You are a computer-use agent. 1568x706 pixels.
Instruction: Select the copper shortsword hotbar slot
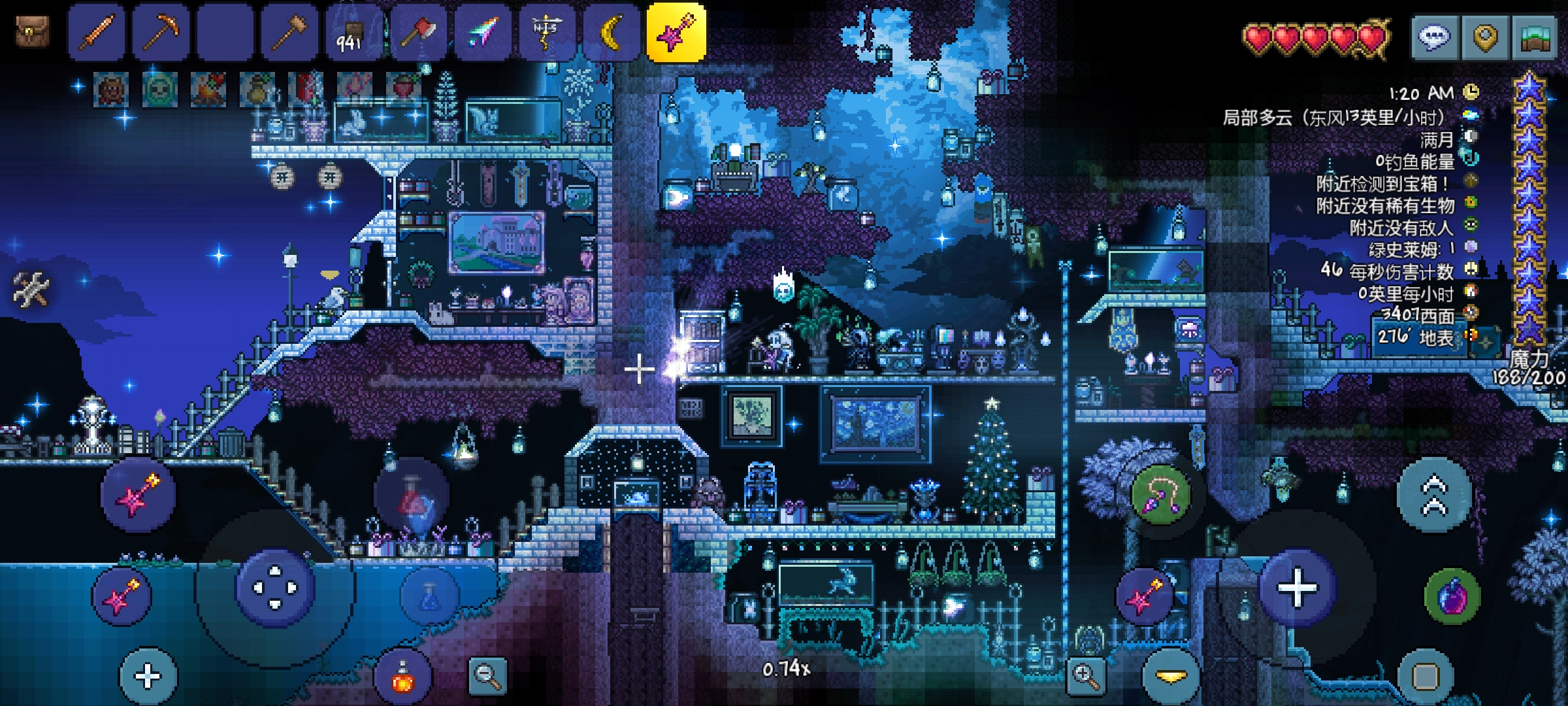[x=96, y=32]
